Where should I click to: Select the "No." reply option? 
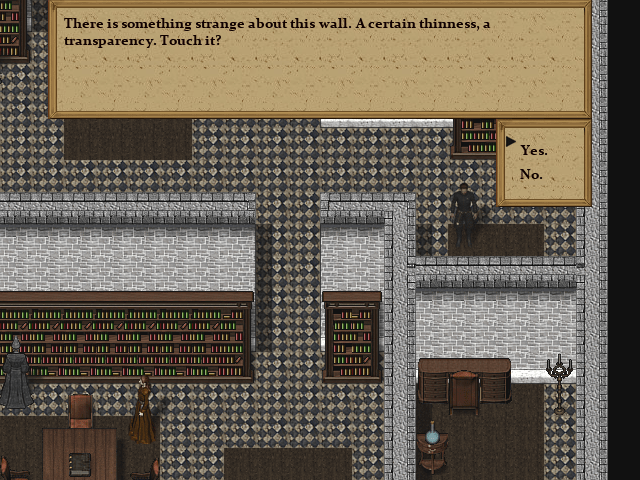pos(531,175)
